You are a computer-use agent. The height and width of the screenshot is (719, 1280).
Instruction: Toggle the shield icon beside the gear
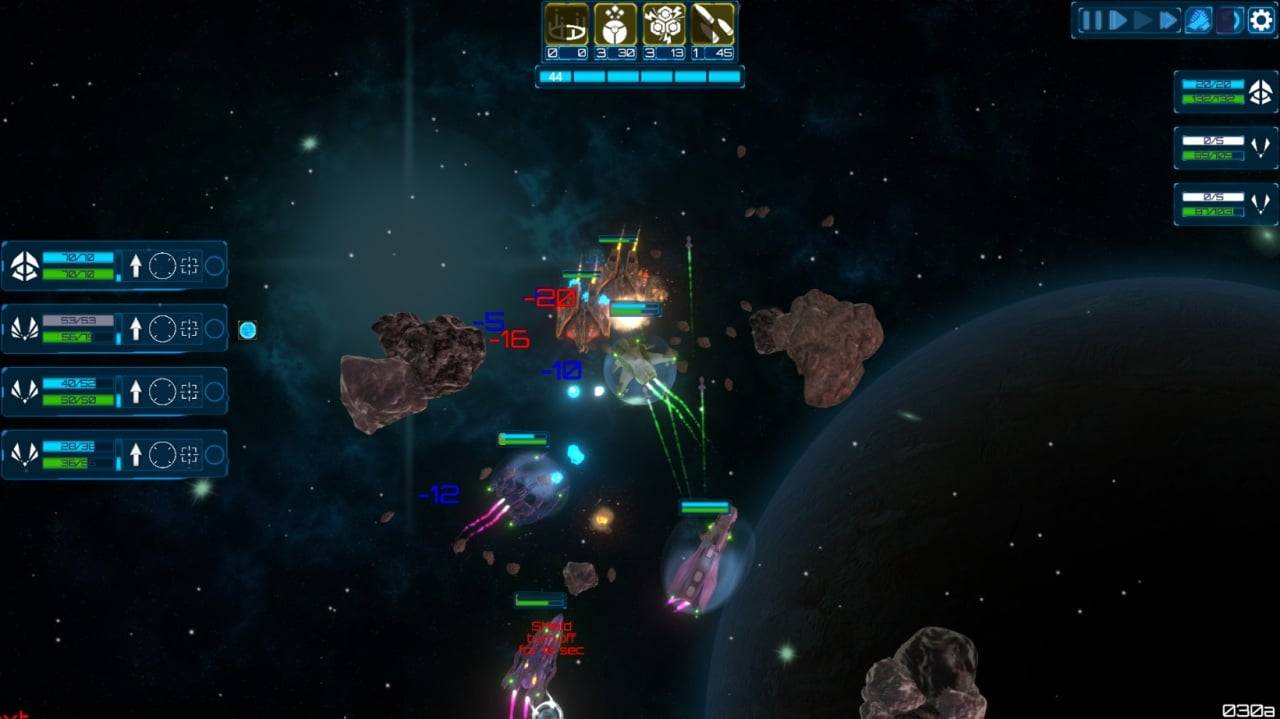click(x=1228, y=20)
